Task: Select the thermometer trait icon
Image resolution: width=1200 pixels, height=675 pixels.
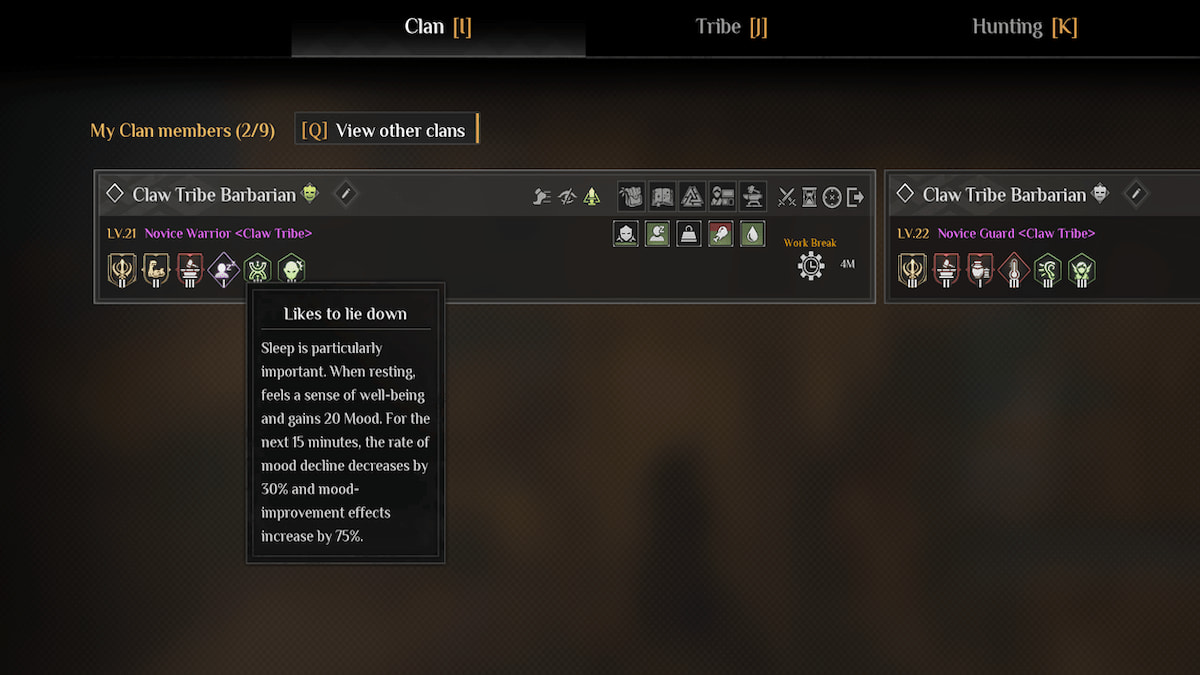Action: coord(1014,269)
